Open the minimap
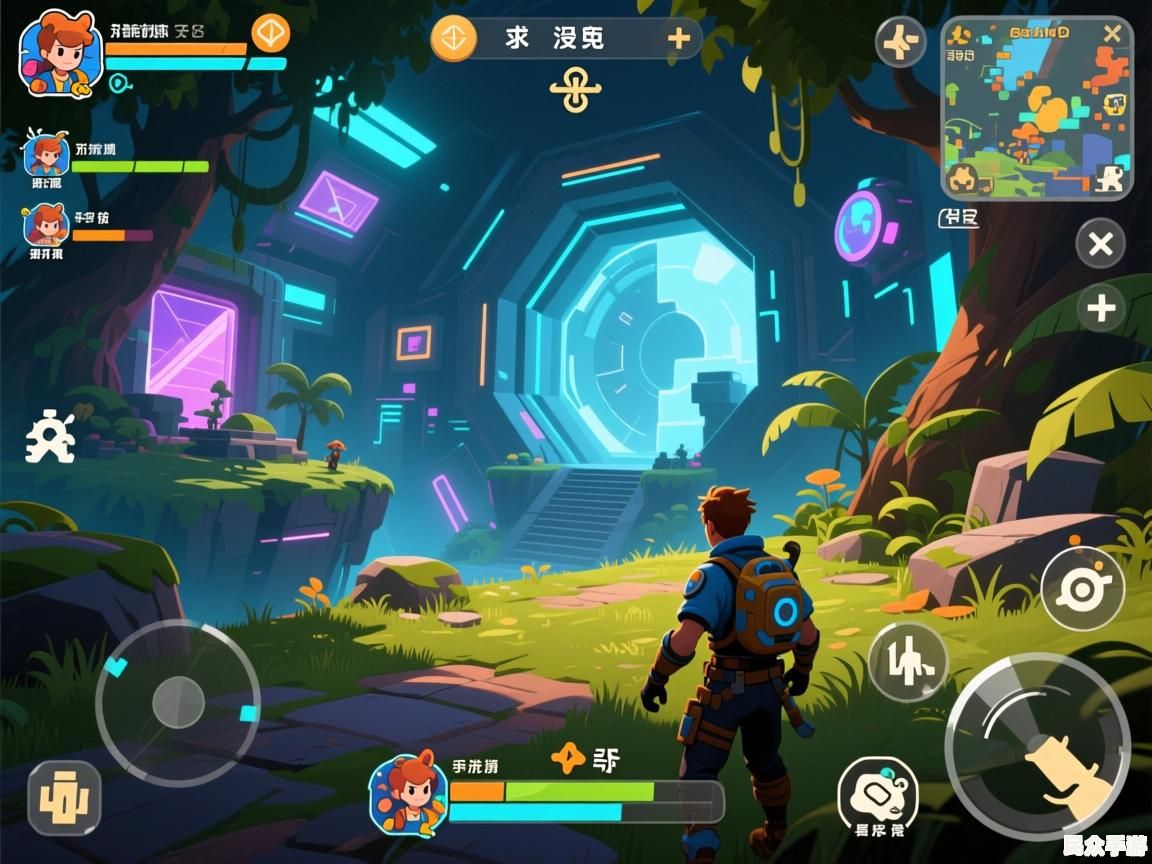 click(x=1037, y=107)
